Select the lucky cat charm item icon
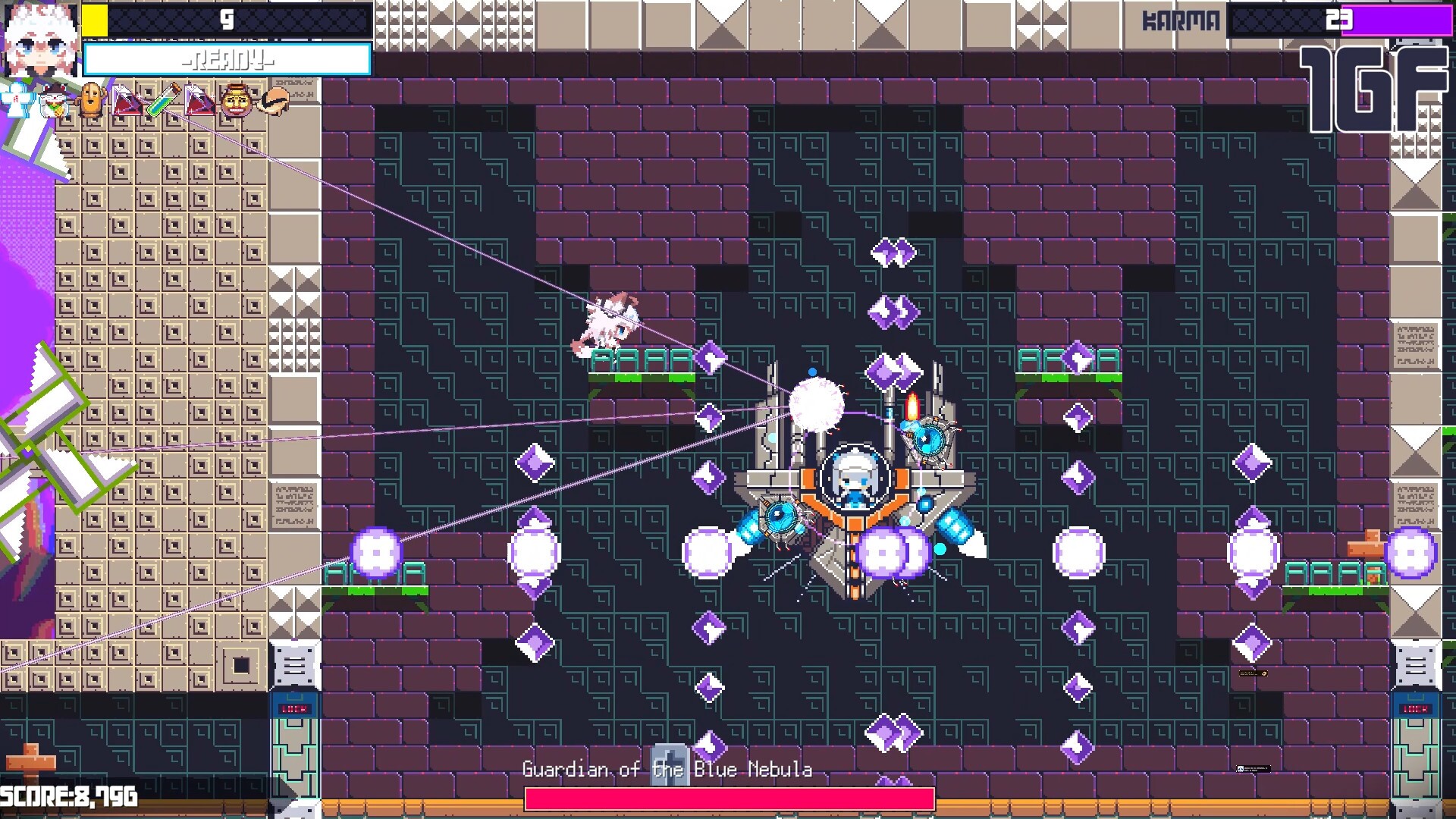This screenshot has width=1456, height=819. 52,101
